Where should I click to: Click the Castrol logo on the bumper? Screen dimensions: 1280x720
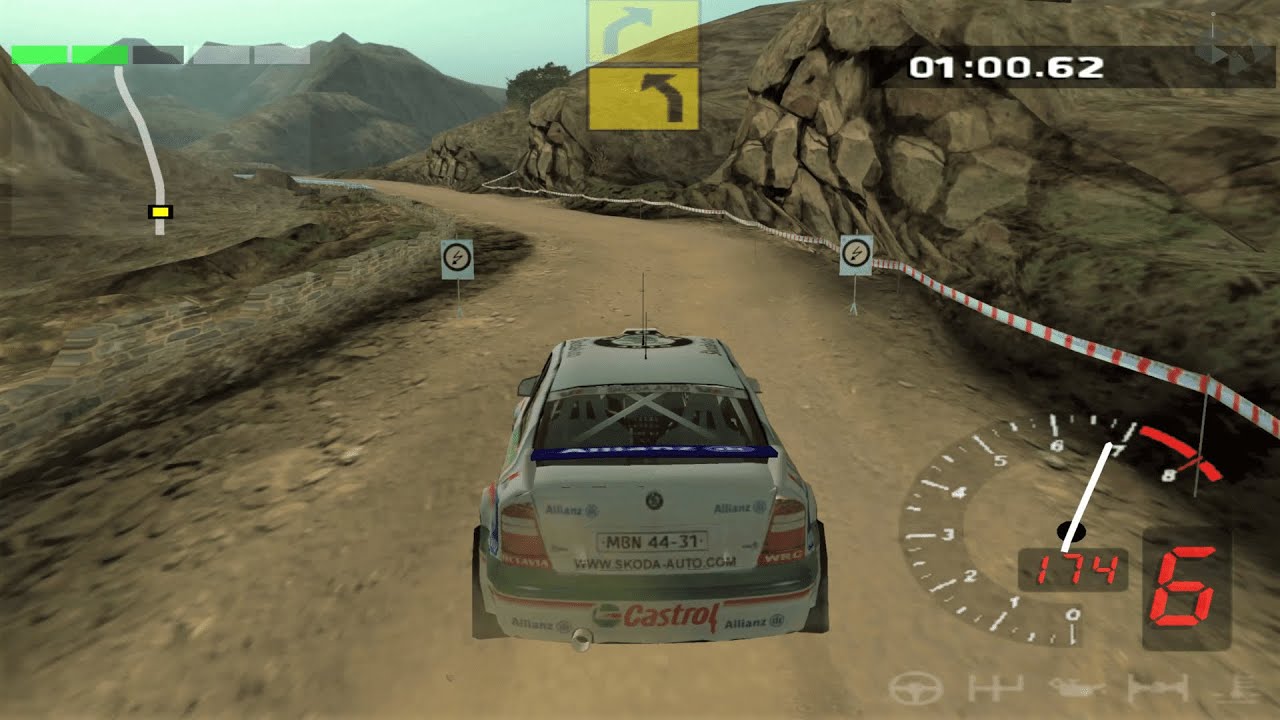665,618
